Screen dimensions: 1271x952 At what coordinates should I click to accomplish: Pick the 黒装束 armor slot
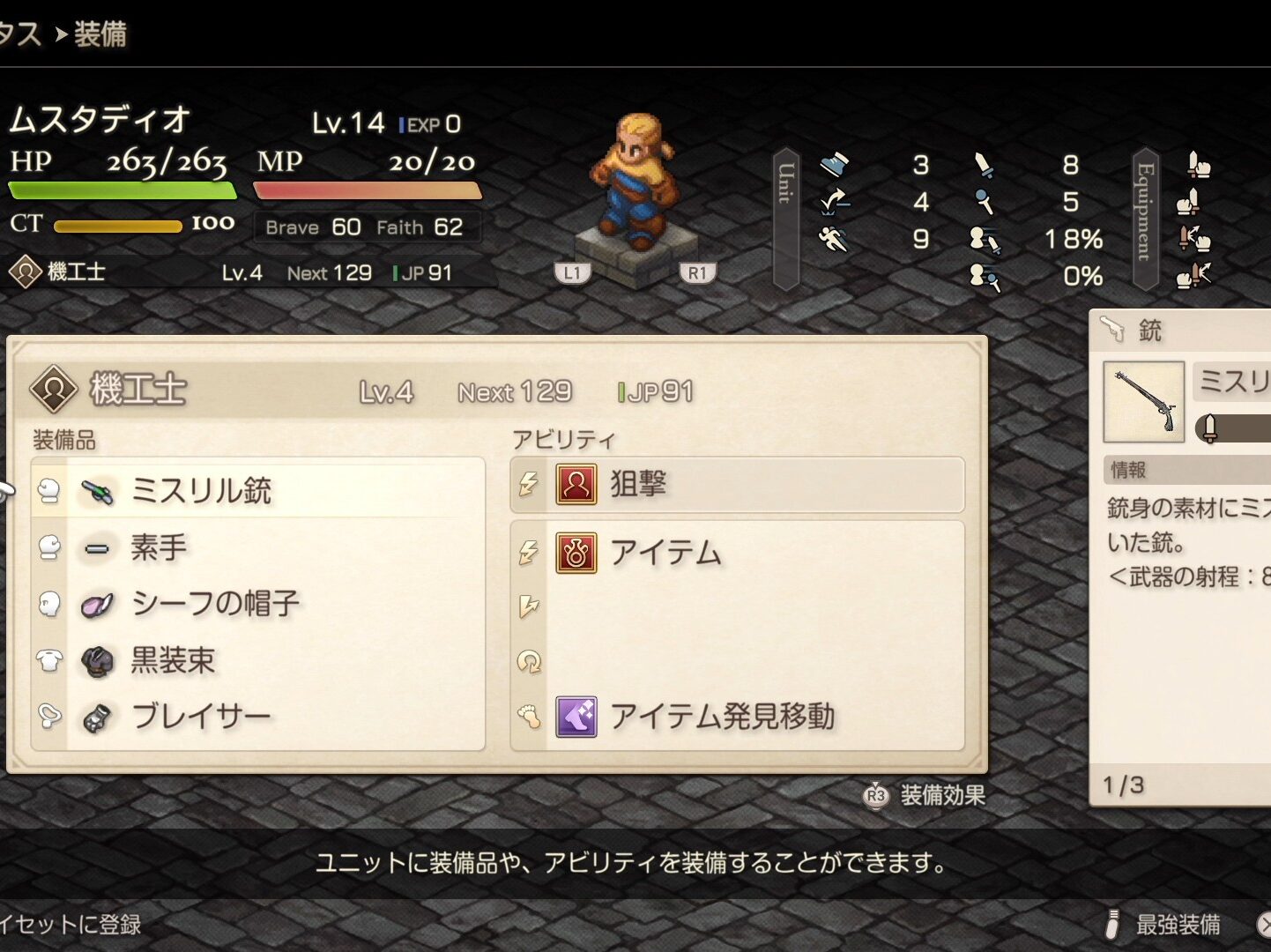[257, 660]
